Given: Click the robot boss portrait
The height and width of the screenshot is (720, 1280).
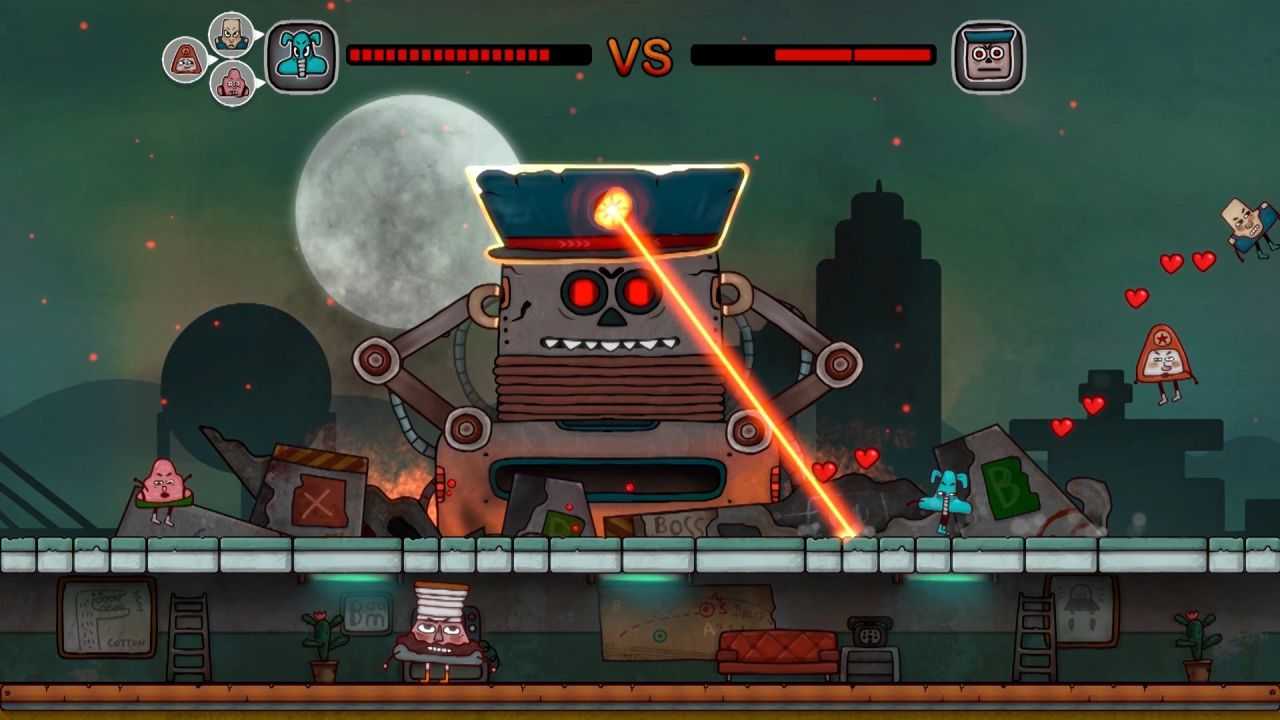Looking at the screenshot, I should point(988,57).
